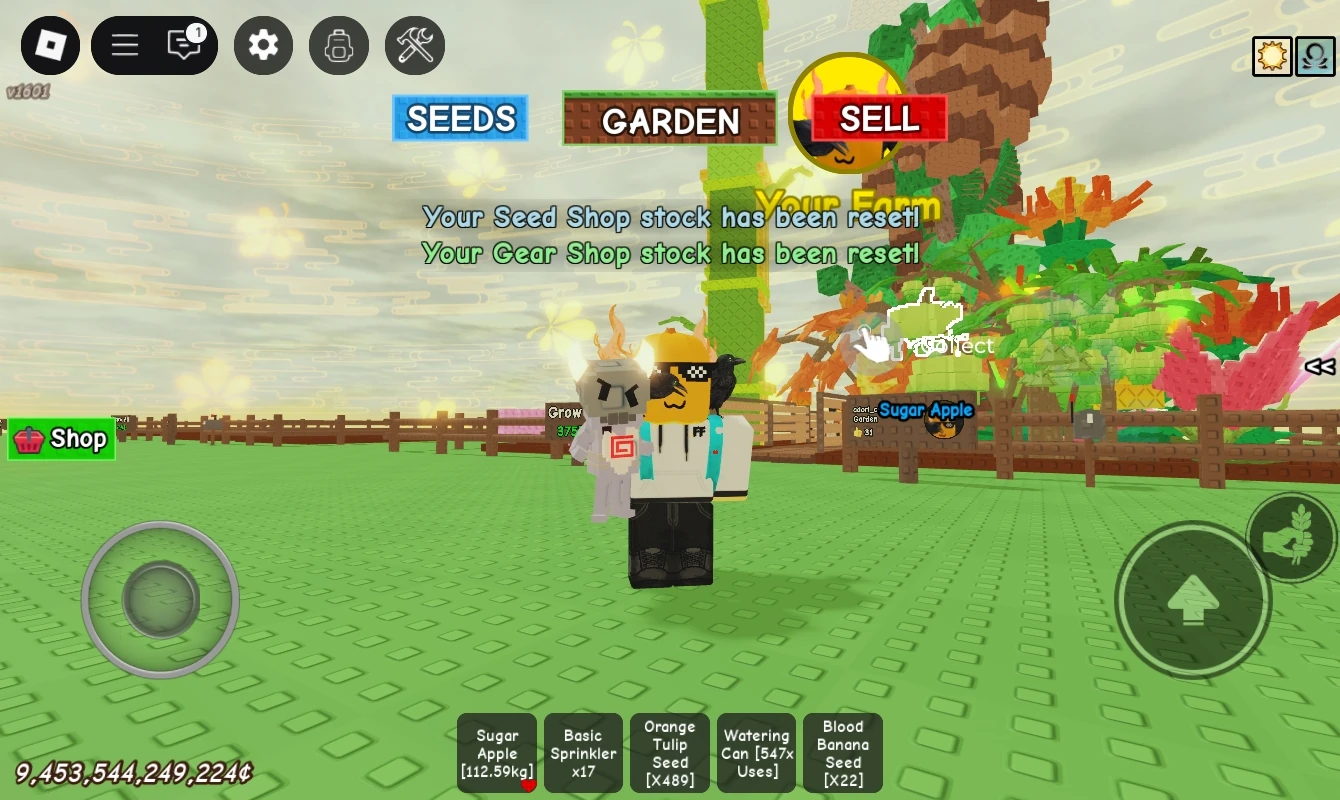Screen dimensions: 1340x800
Task: Open the Roblox settings gear
Action: click(262, 45)
